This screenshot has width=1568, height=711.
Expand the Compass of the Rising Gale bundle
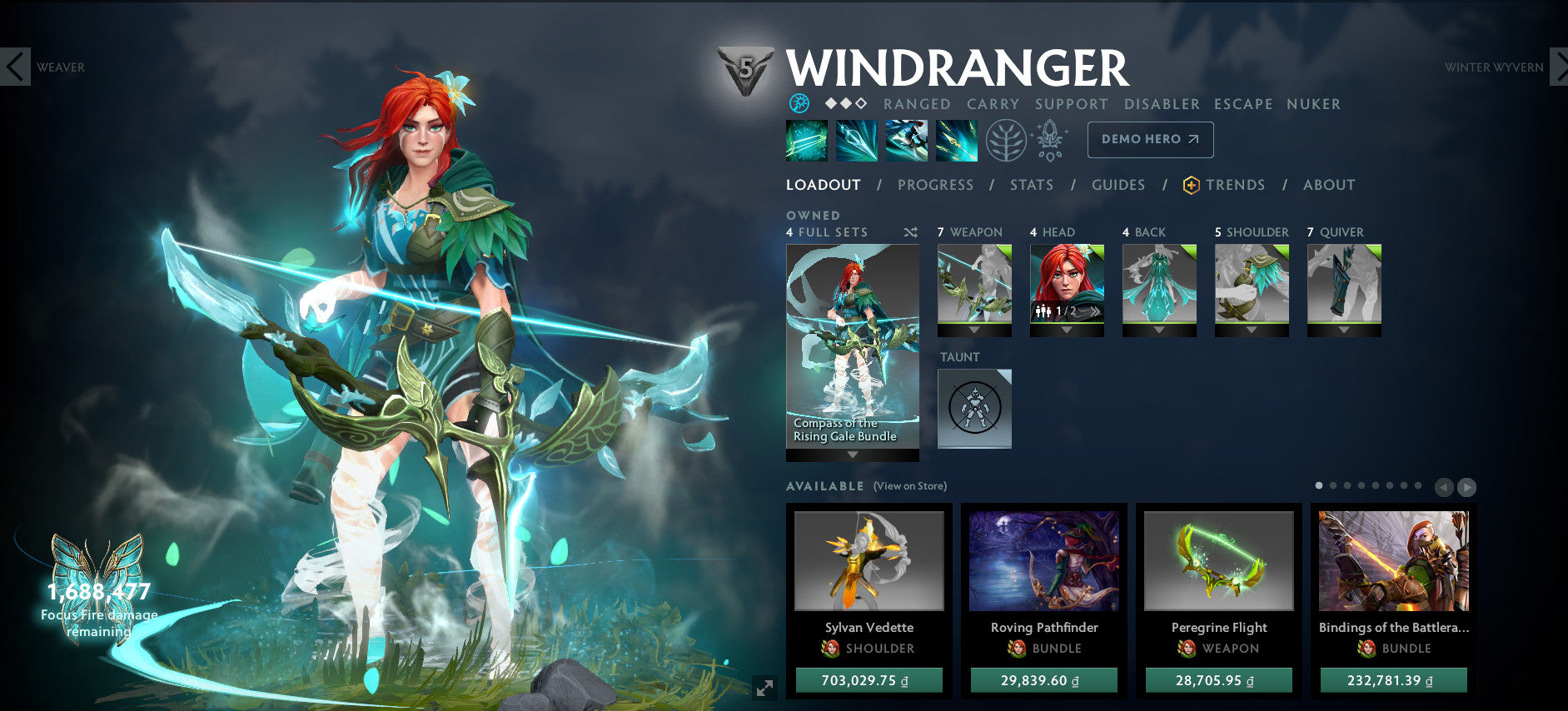click(x=851, y=454)
